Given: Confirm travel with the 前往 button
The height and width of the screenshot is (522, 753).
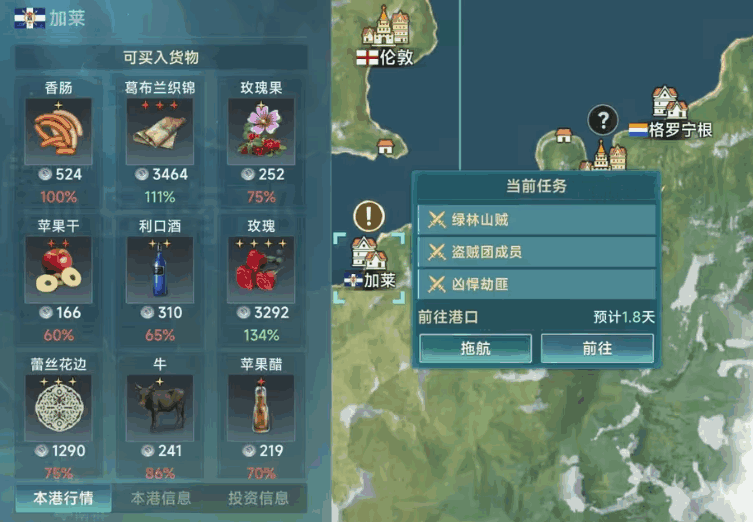Looking at the screenshot, I should point(597,348).
